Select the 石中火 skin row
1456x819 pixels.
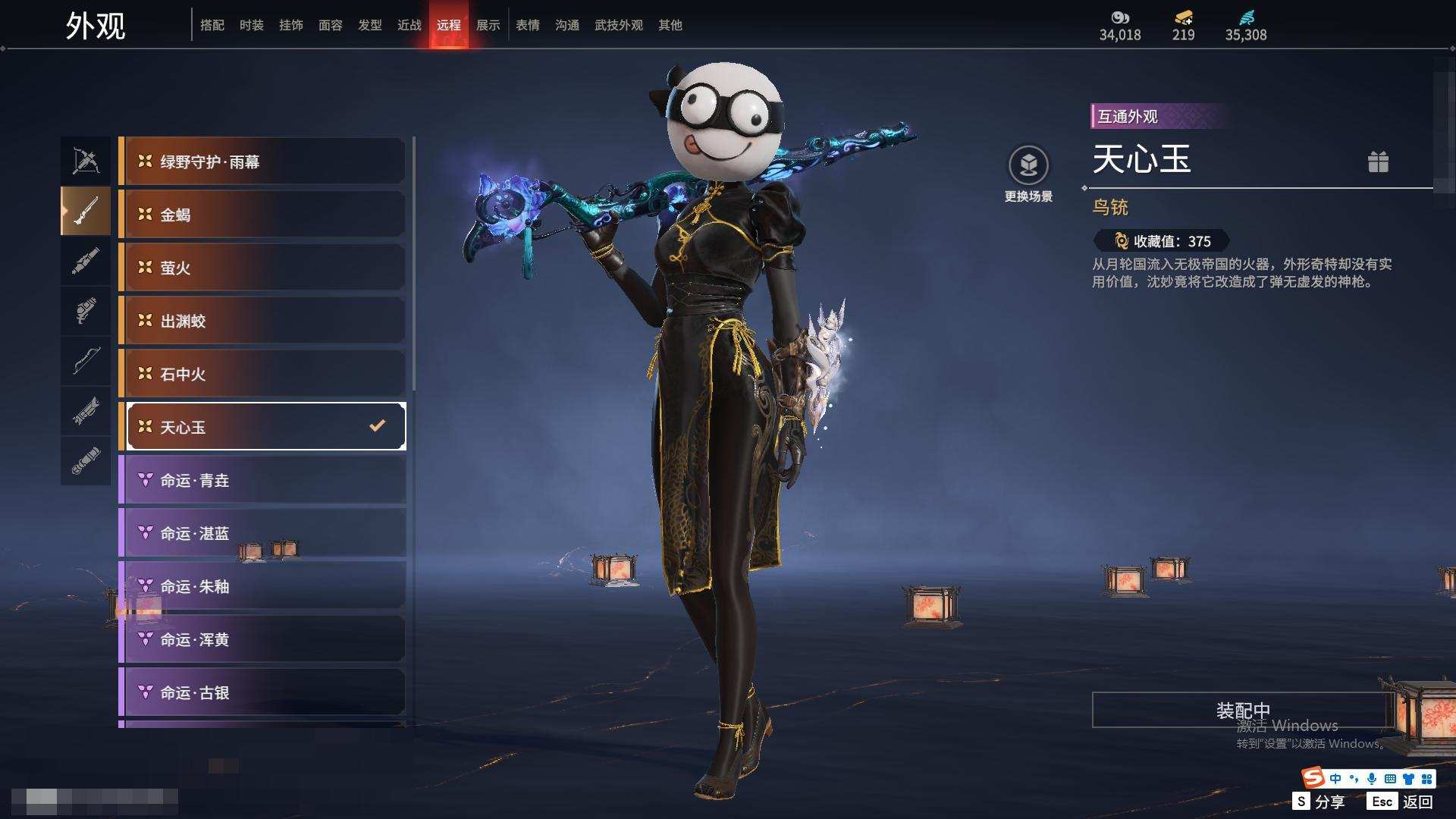[262, 374]
